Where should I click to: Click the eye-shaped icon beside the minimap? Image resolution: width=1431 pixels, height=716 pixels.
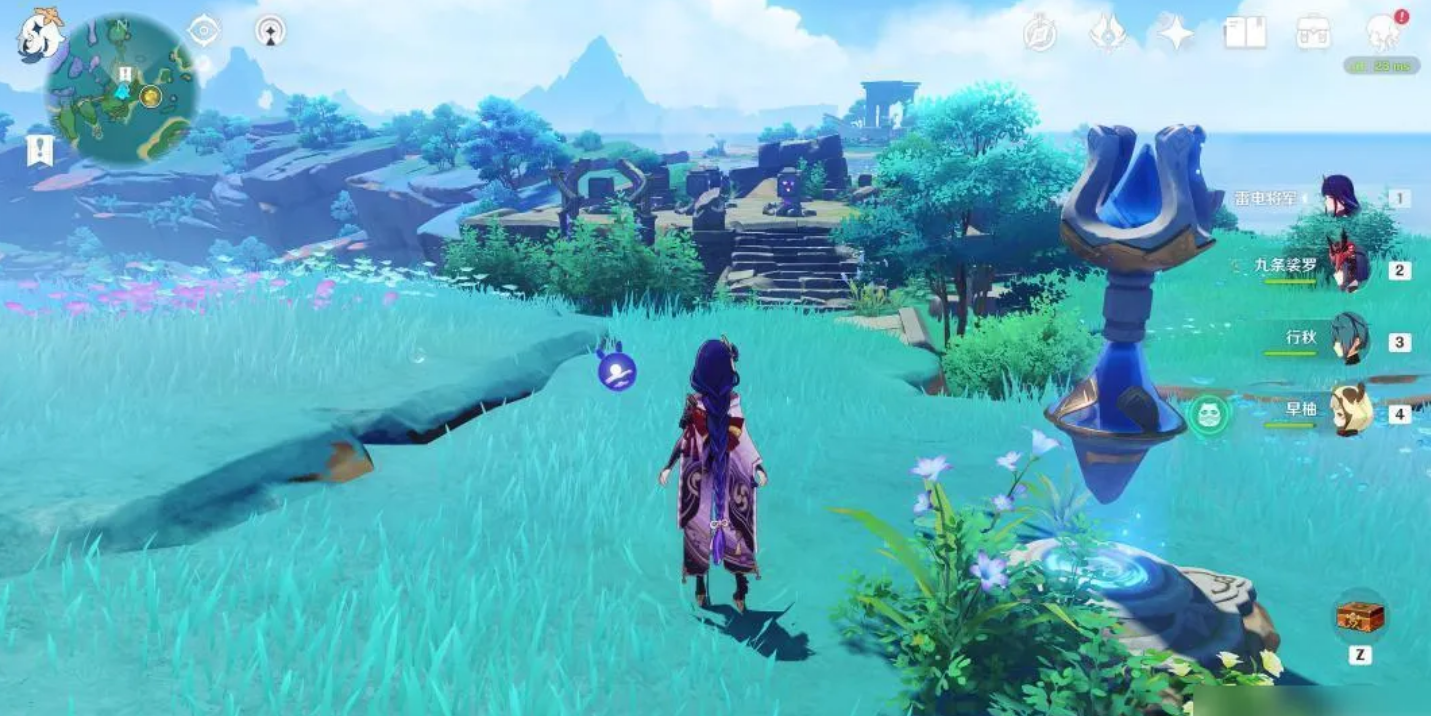pos(204,31)
